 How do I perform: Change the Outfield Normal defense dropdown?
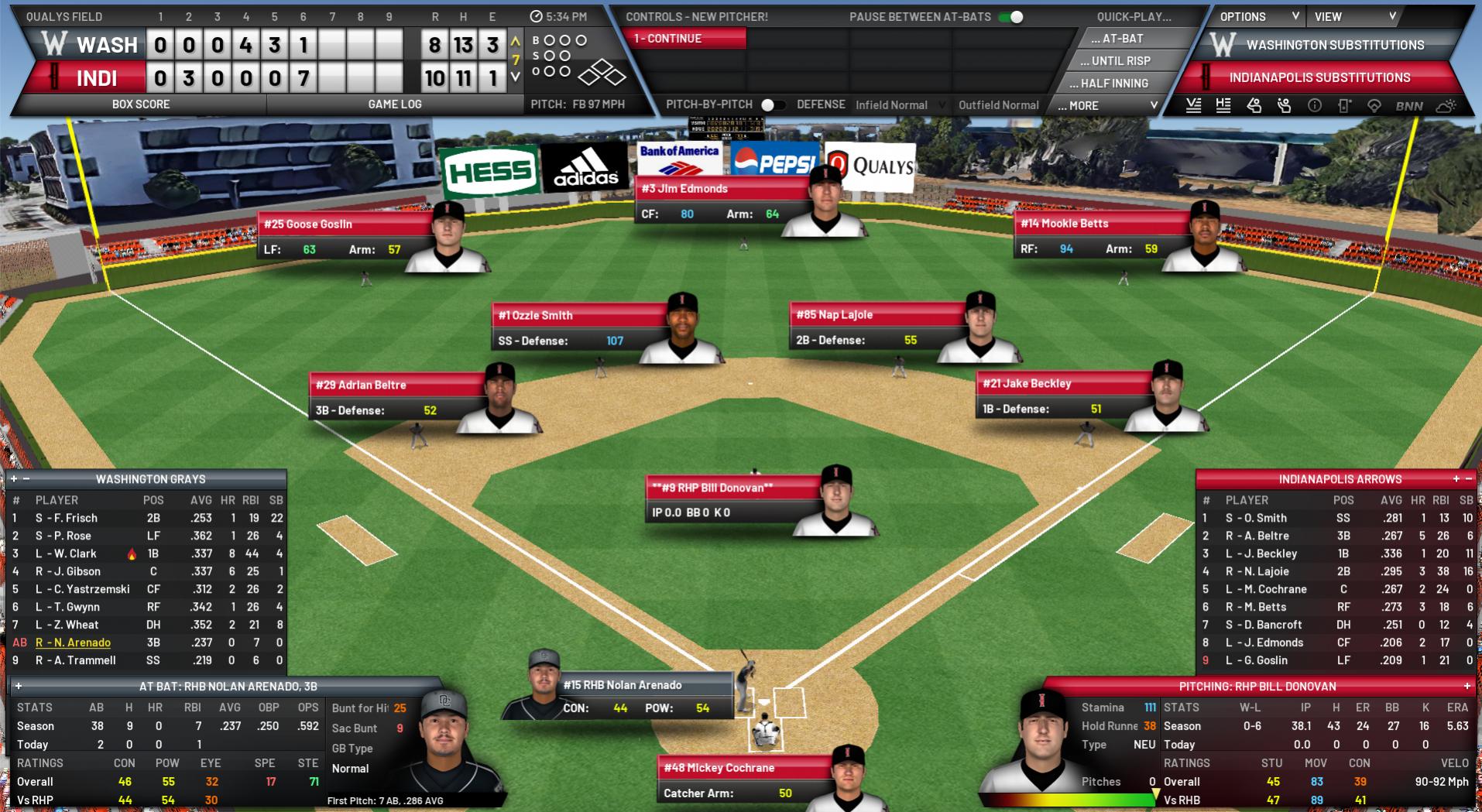click(998, 105)
